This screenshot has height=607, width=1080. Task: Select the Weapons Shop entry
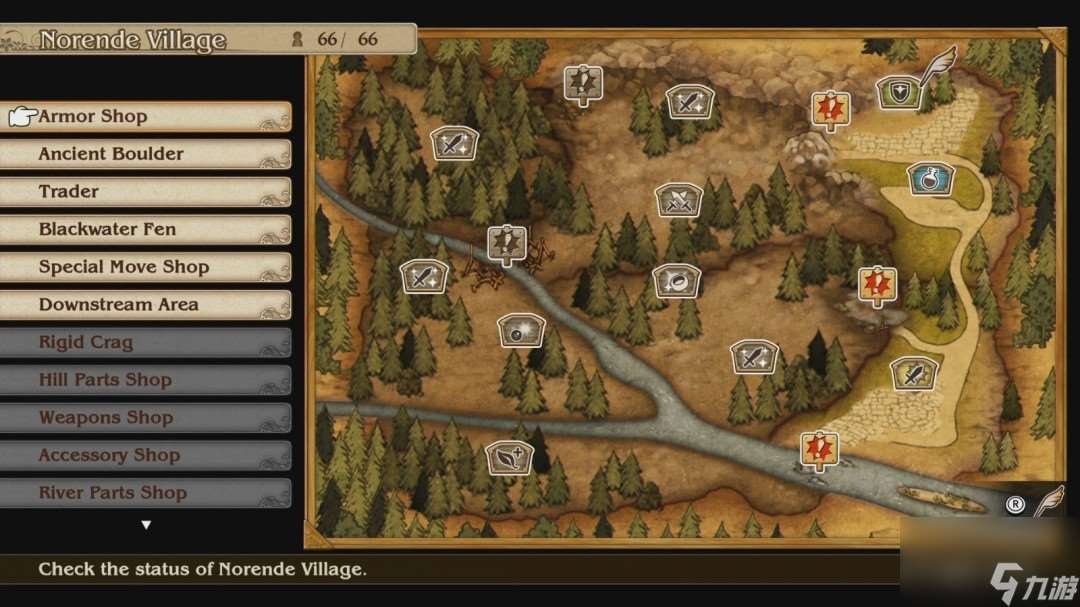146,418
